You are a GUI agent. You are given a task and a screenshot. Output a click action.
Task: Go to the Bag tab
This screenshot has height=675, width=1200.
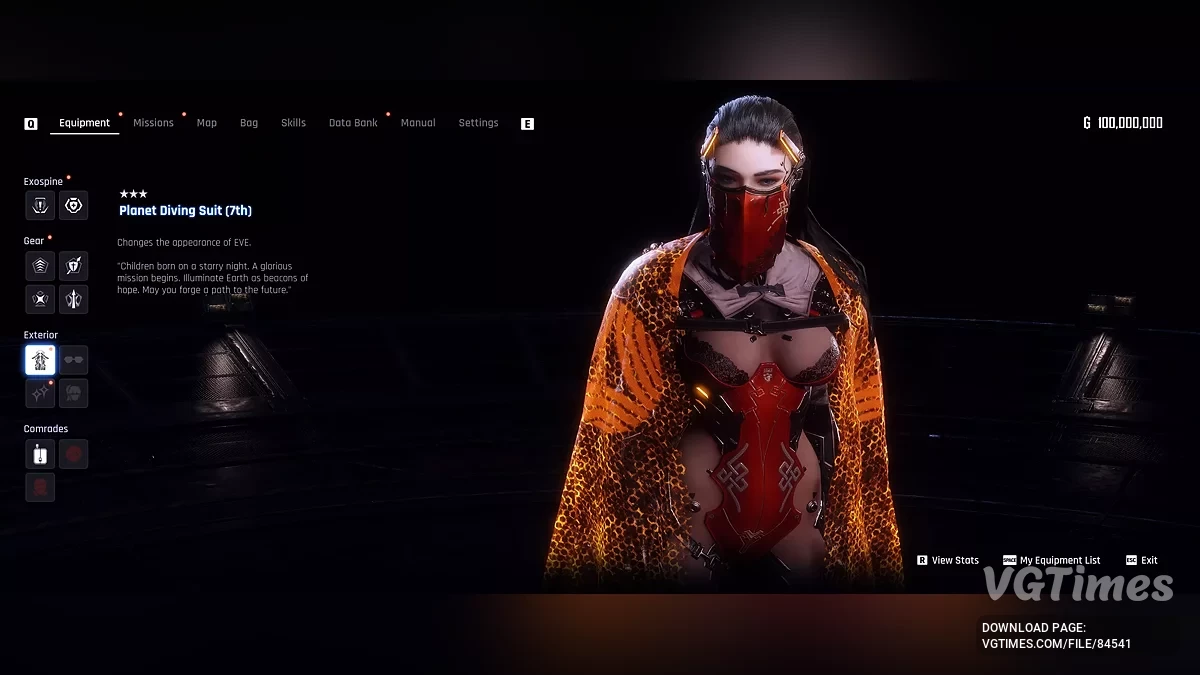pyautogui.click(x=249, y=123)
